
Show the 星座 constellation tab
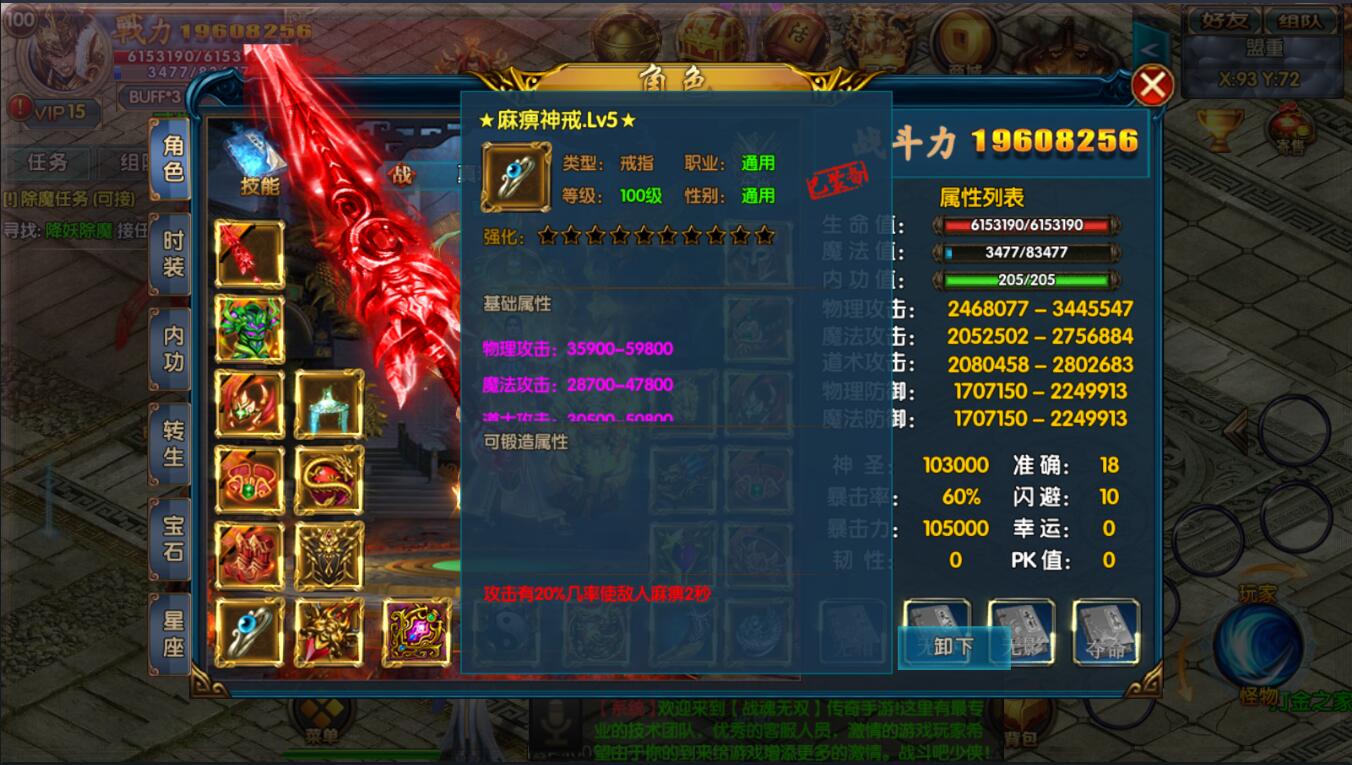click(173, 633)
